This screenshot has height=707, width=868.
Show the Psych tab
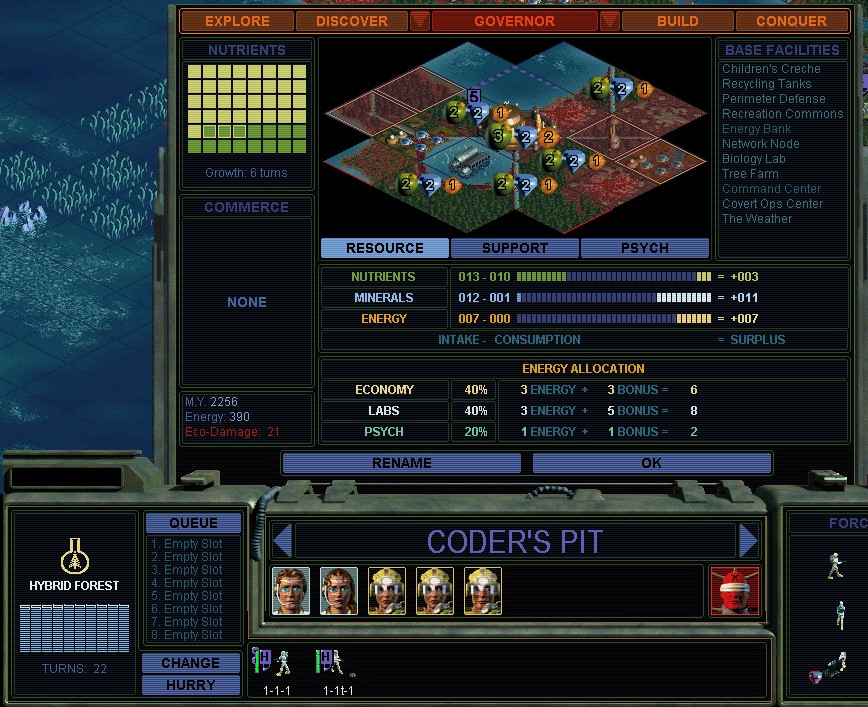coord(644,248)
